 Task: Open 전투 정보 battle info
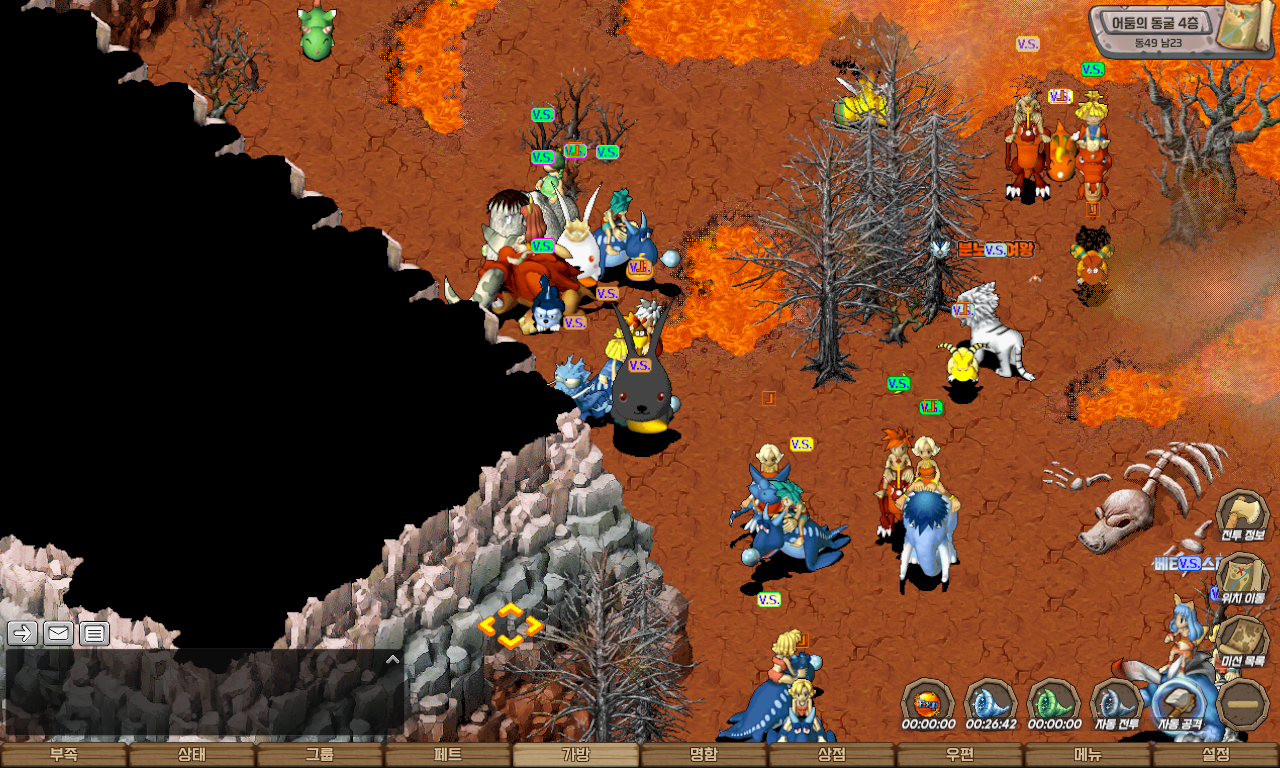tap(1242, 517)
